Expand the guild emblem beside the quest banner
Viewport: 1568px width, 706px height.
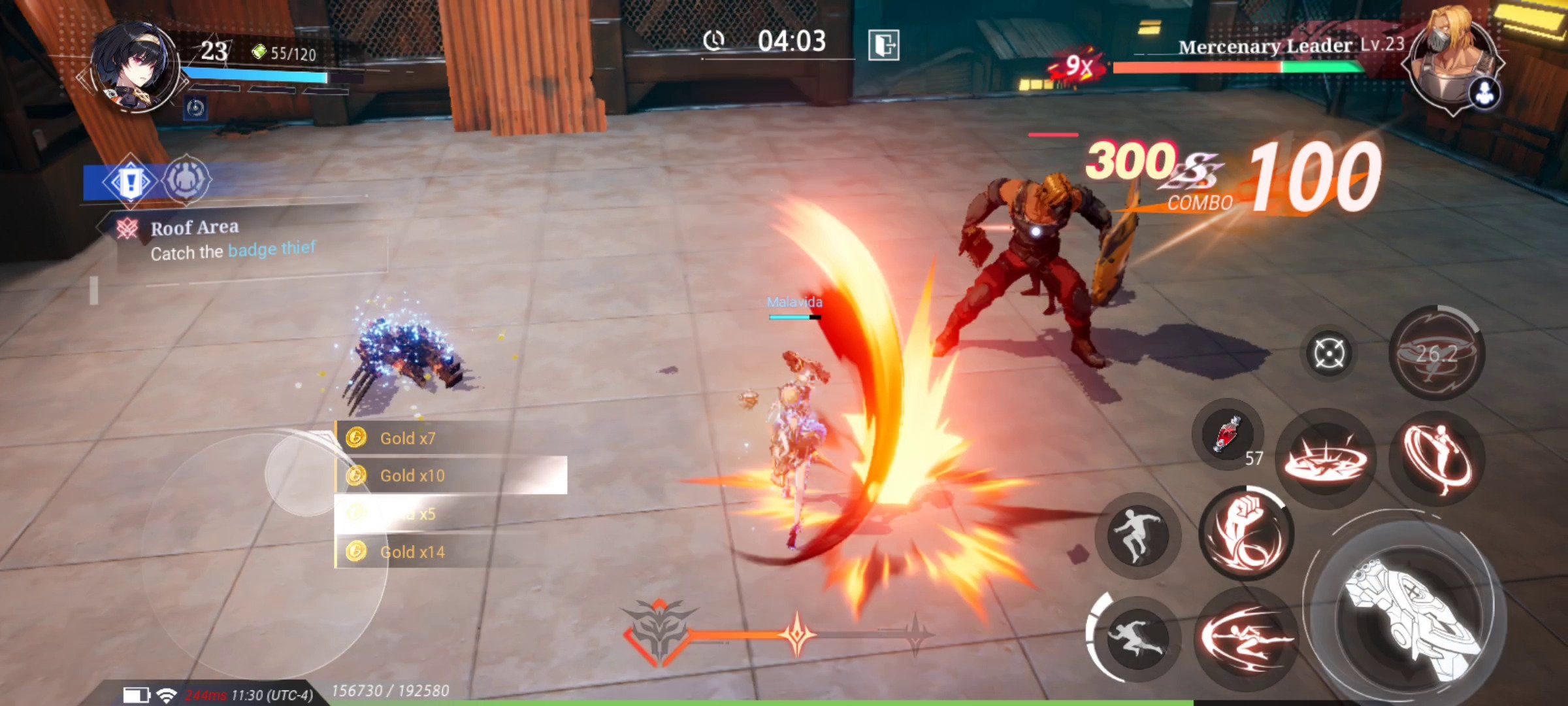point(186,180)
